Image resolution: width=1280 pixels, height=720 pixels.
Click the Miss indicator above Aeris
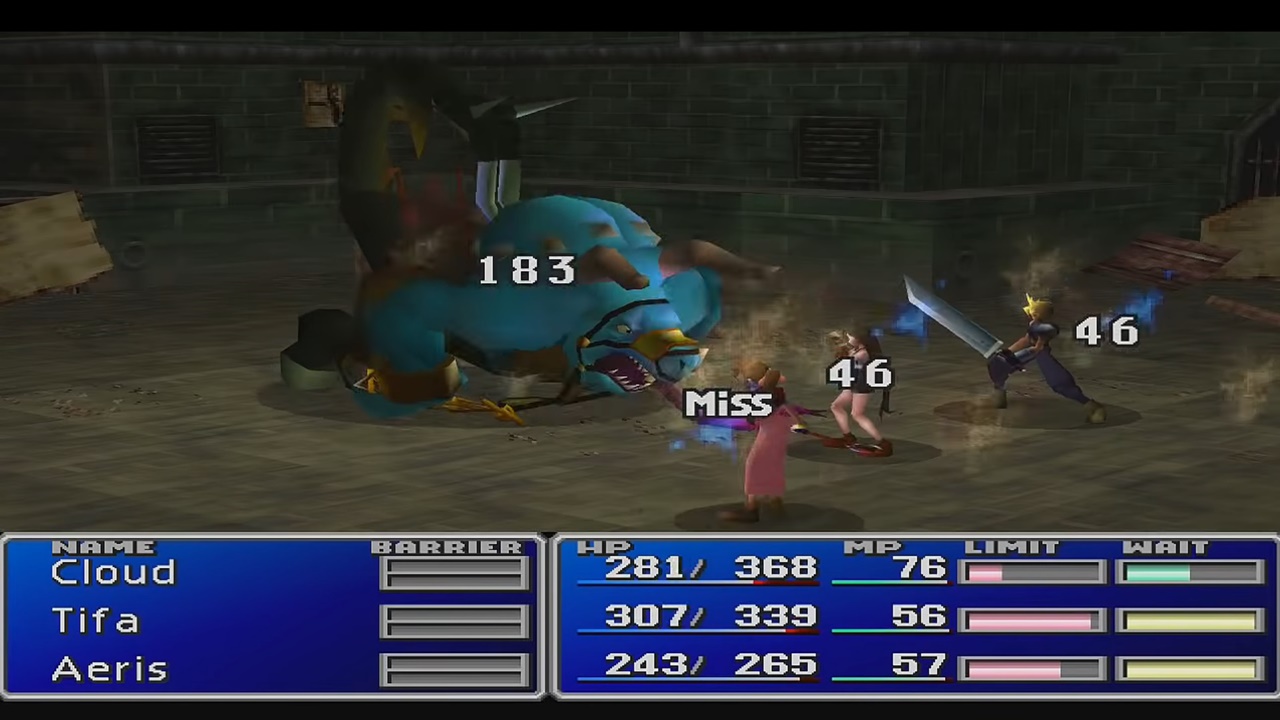730,403
